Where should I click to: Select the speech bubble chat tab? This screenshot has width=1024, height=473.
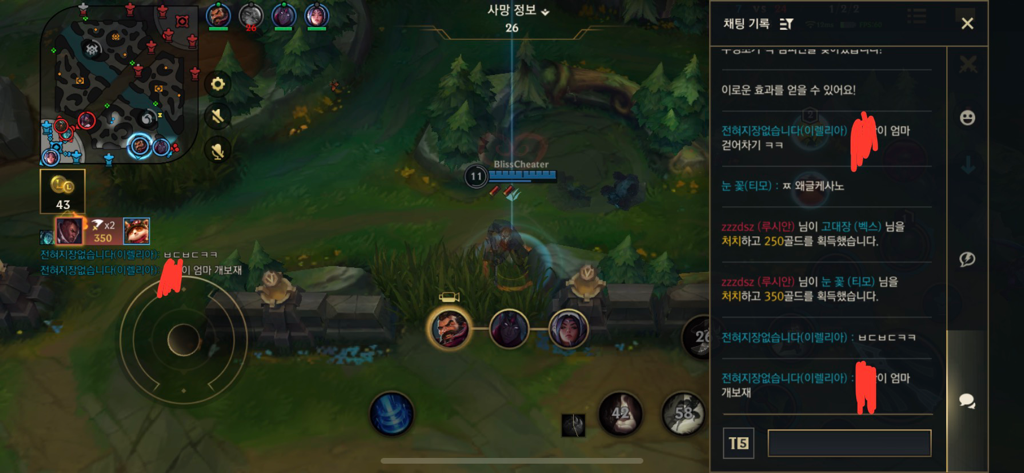[967, 401]
